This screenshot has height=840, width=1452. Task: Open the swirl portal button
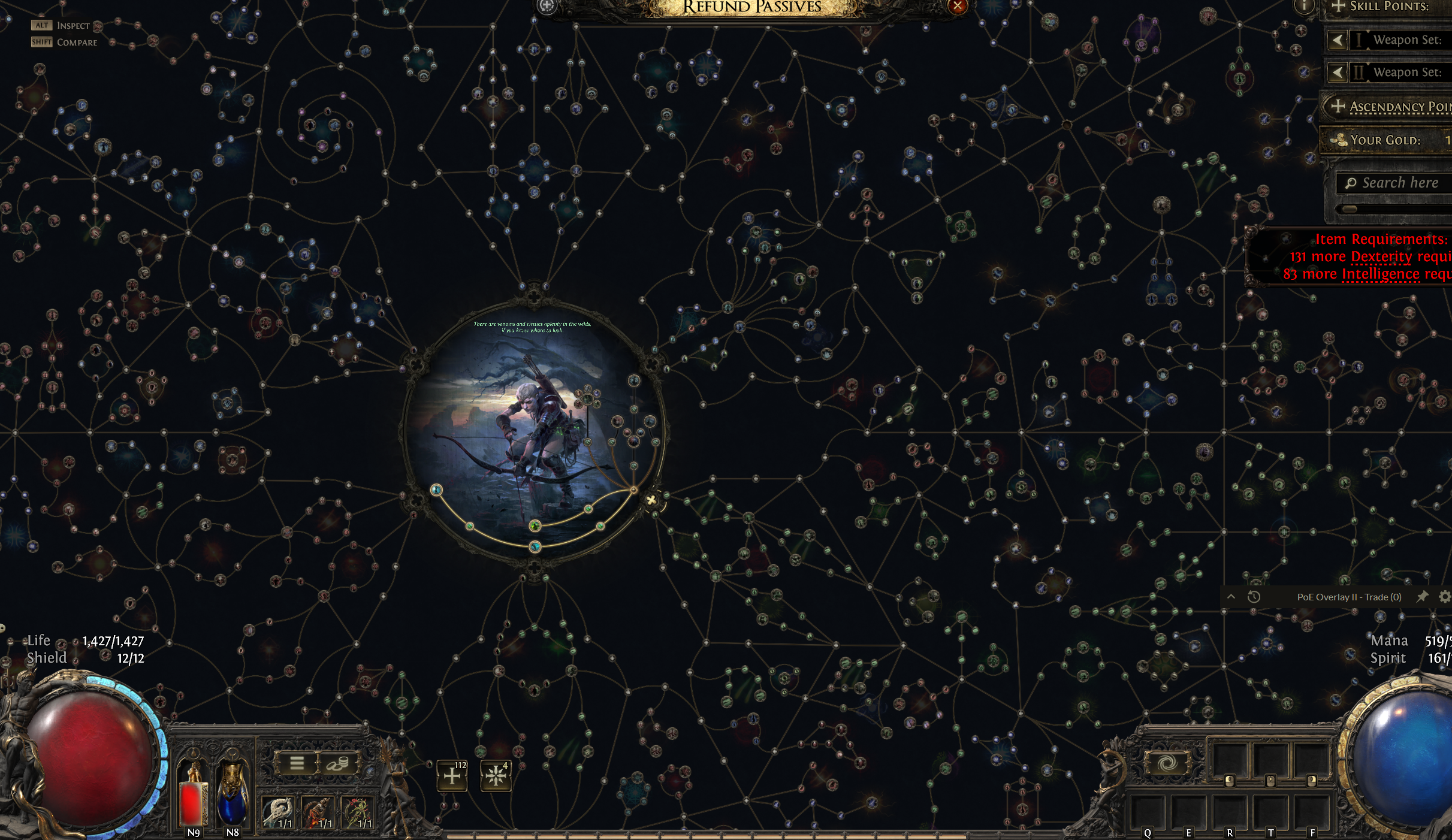pyautogui.click(x=1166, y=763)
